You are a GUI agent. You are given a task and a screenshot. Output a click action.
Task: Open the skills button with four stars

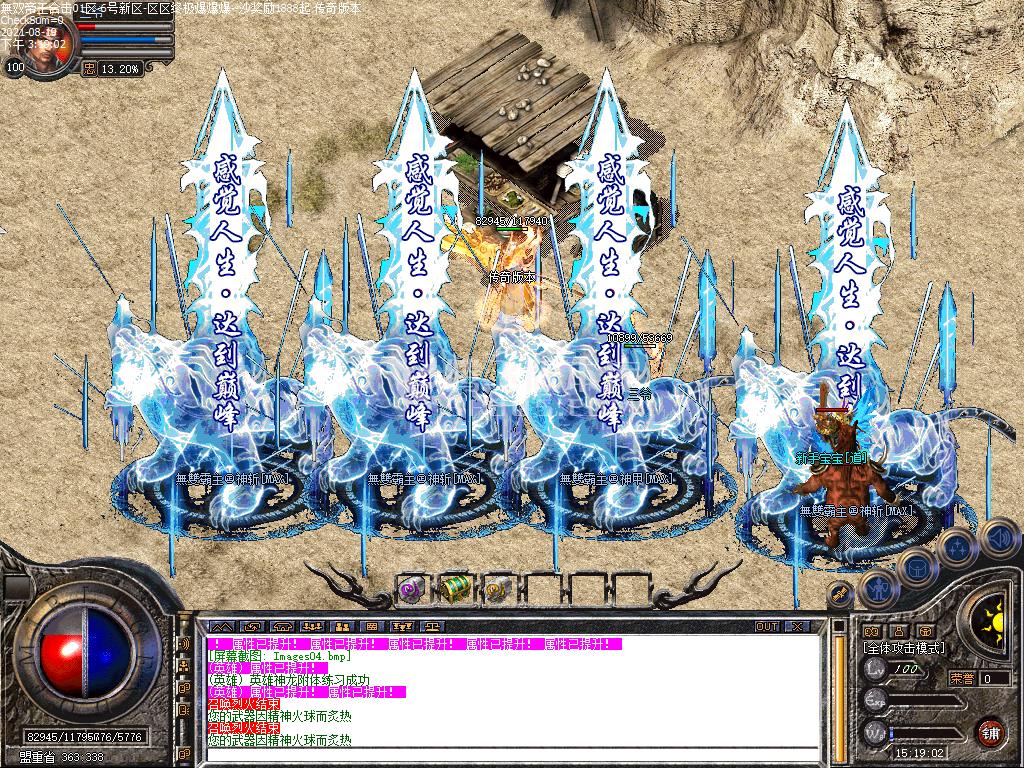click(957, 547)
